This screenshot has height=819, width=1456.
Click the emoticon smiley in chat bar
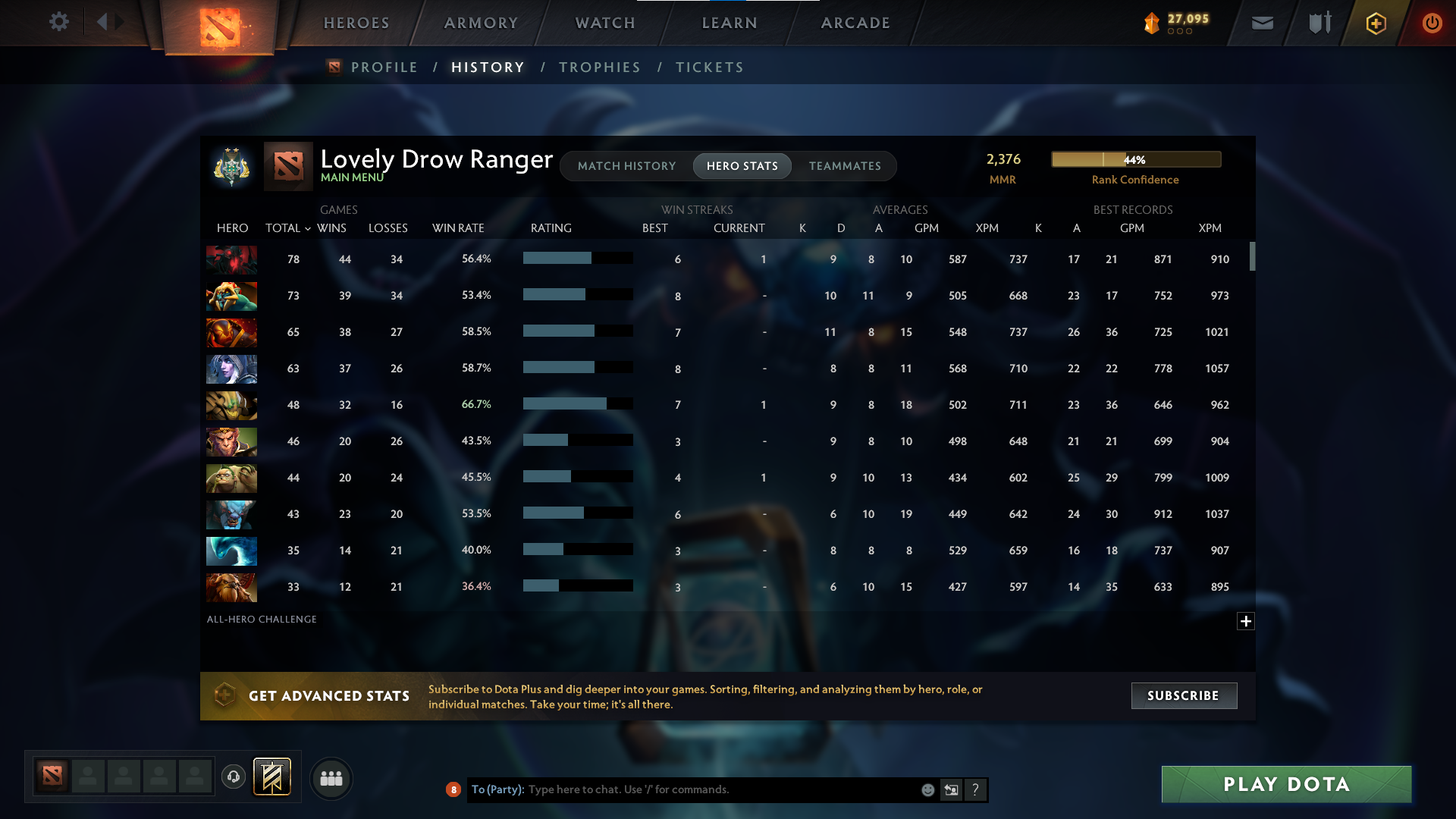coord(927,789)
